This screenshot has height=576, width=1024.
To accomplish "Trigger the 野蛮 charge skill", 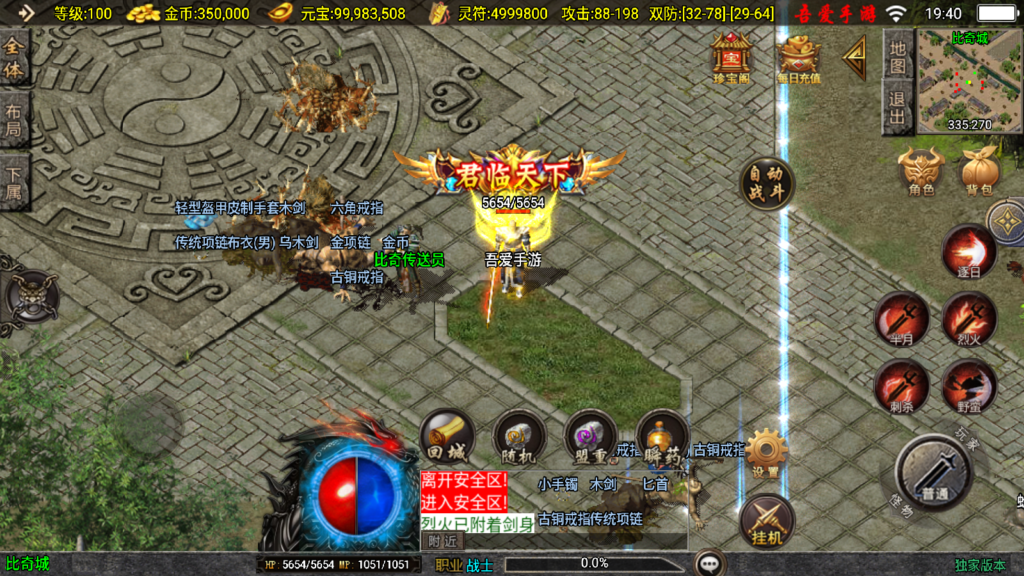I will (968, 387).
